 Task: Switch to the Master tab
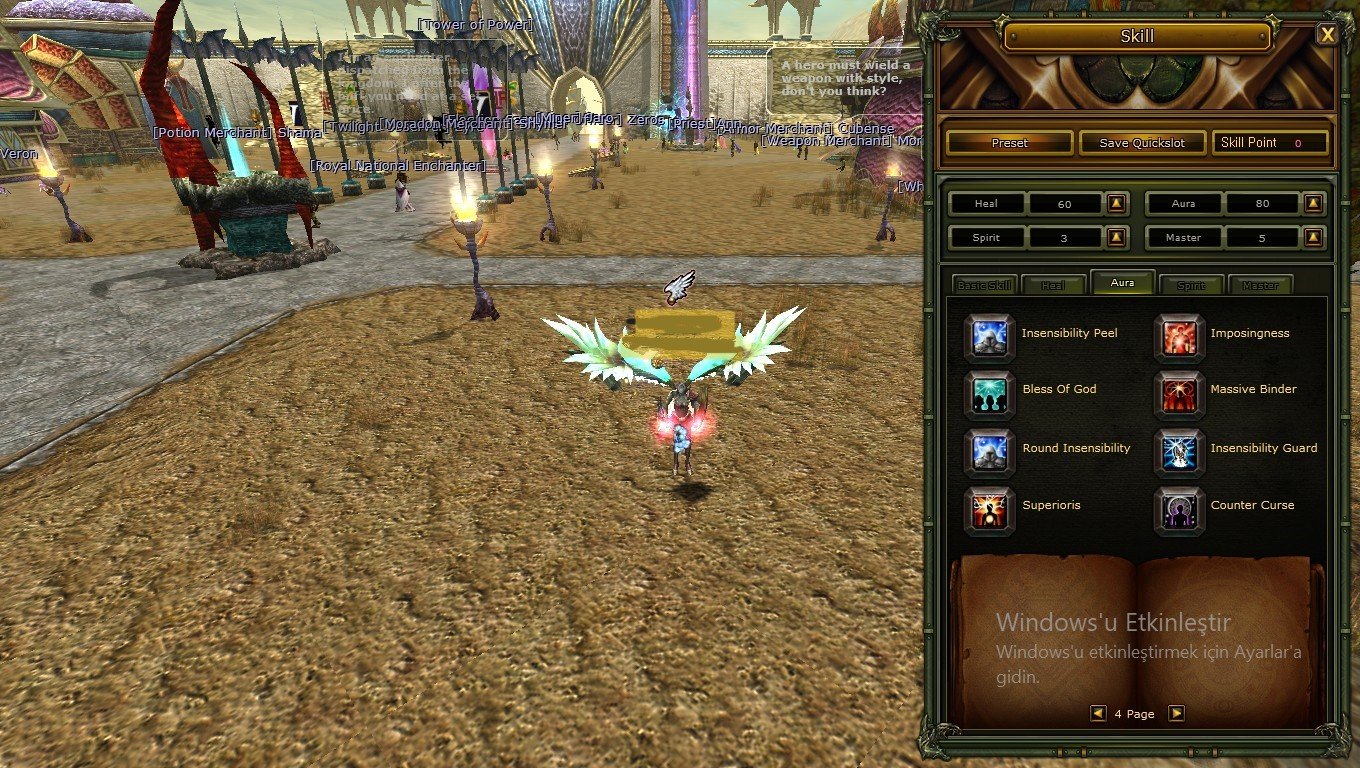[1260, 285]
